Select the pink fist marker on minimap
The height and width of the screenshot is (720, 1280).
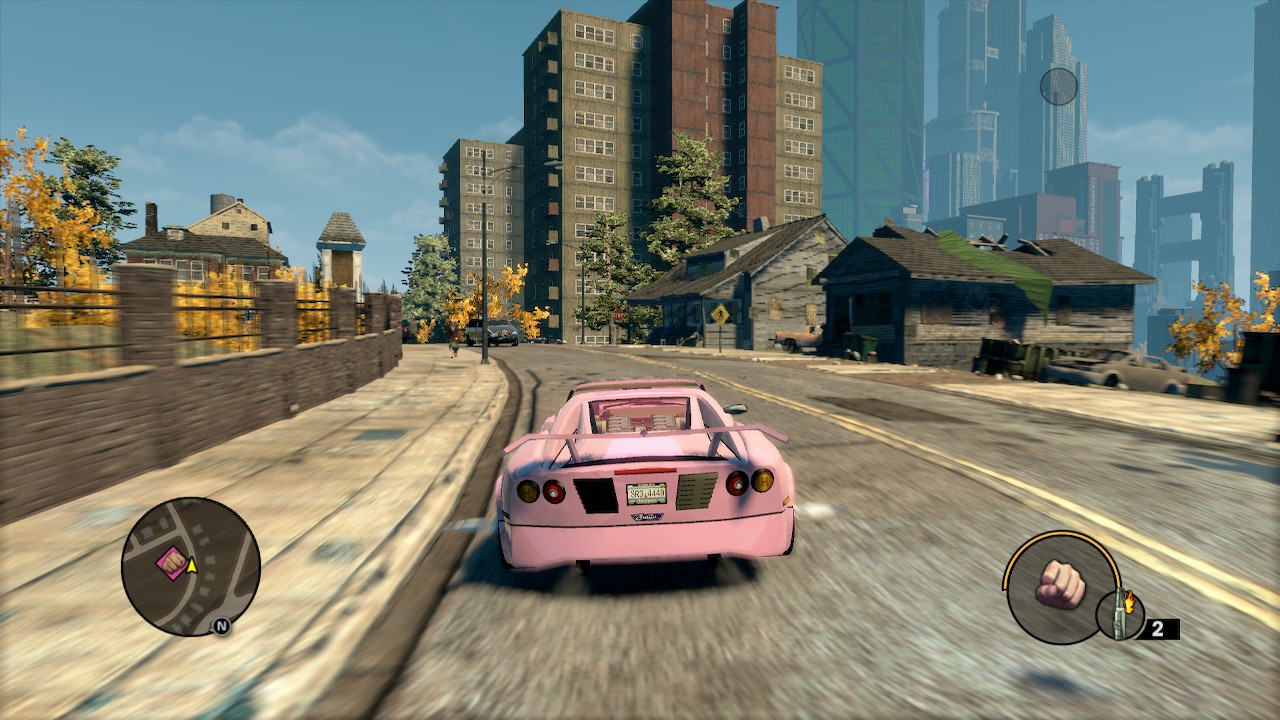[172, 563]
